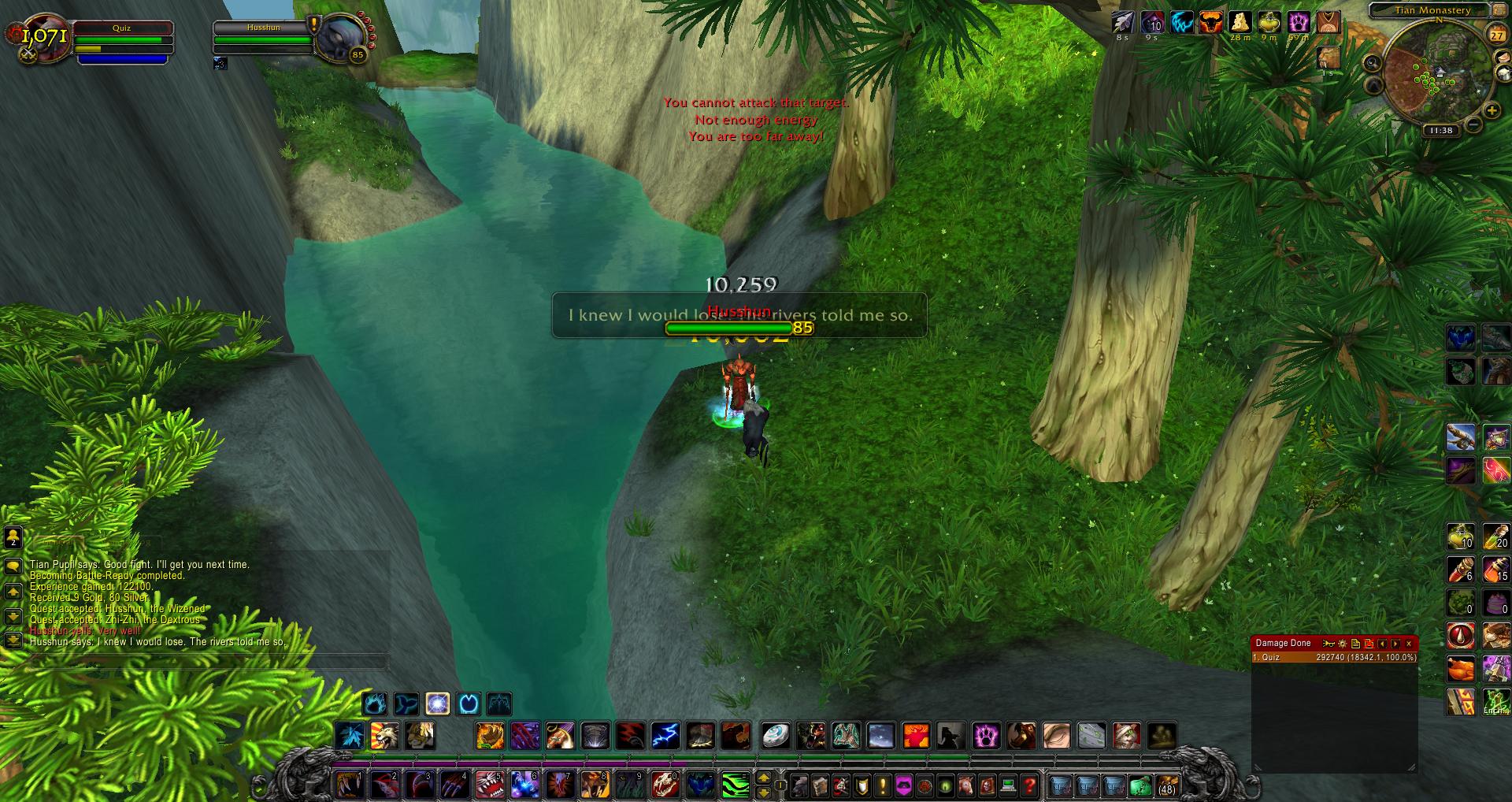1512x802 pixels.
Task: Open the minimap tracking magnifier button
Action: point(1372,64)
